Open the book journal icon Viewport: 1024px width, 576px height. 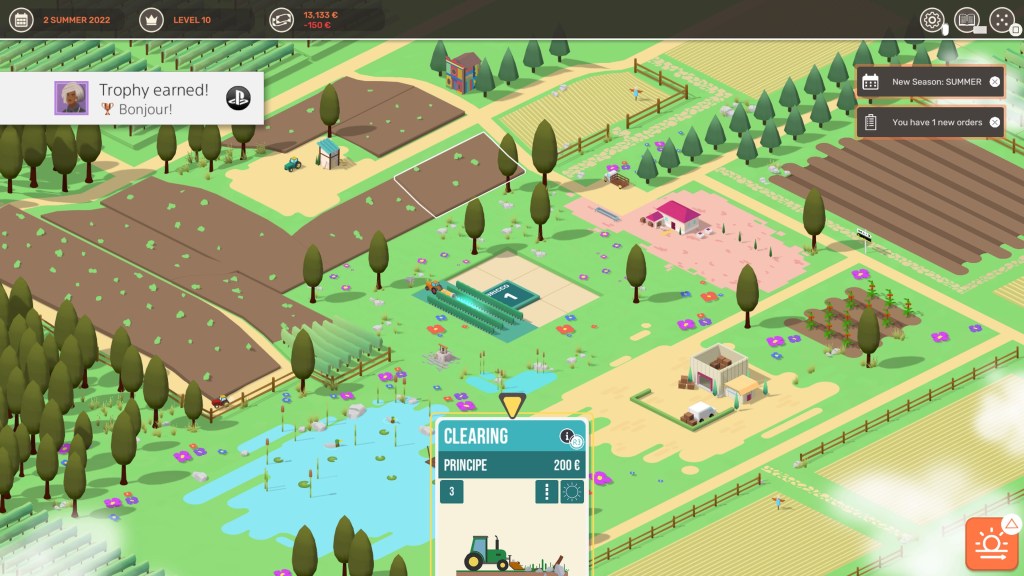[x=966, y=20]
